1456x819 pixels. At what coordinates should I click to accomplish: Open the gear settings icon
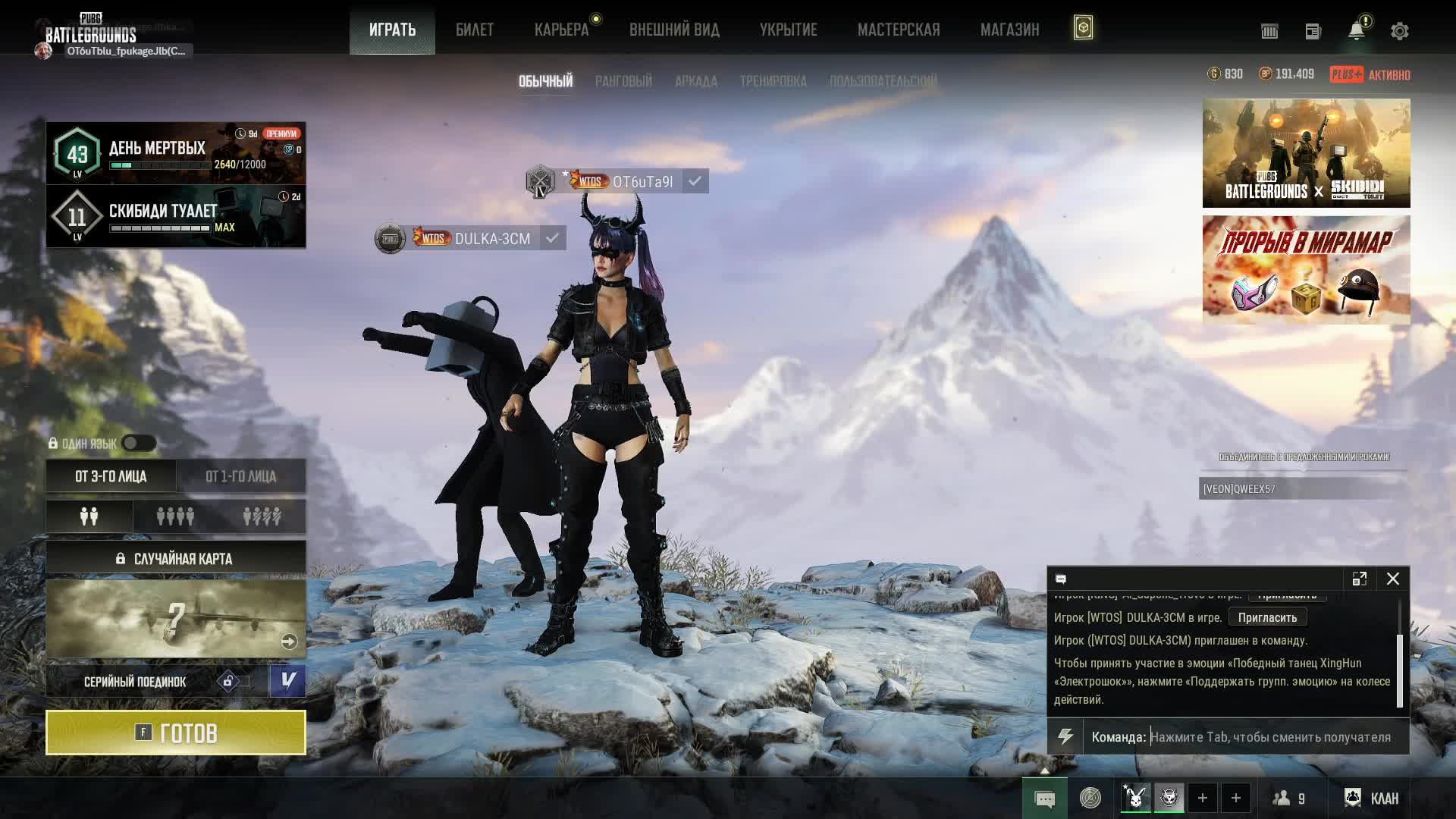(x=1399, y=31)
